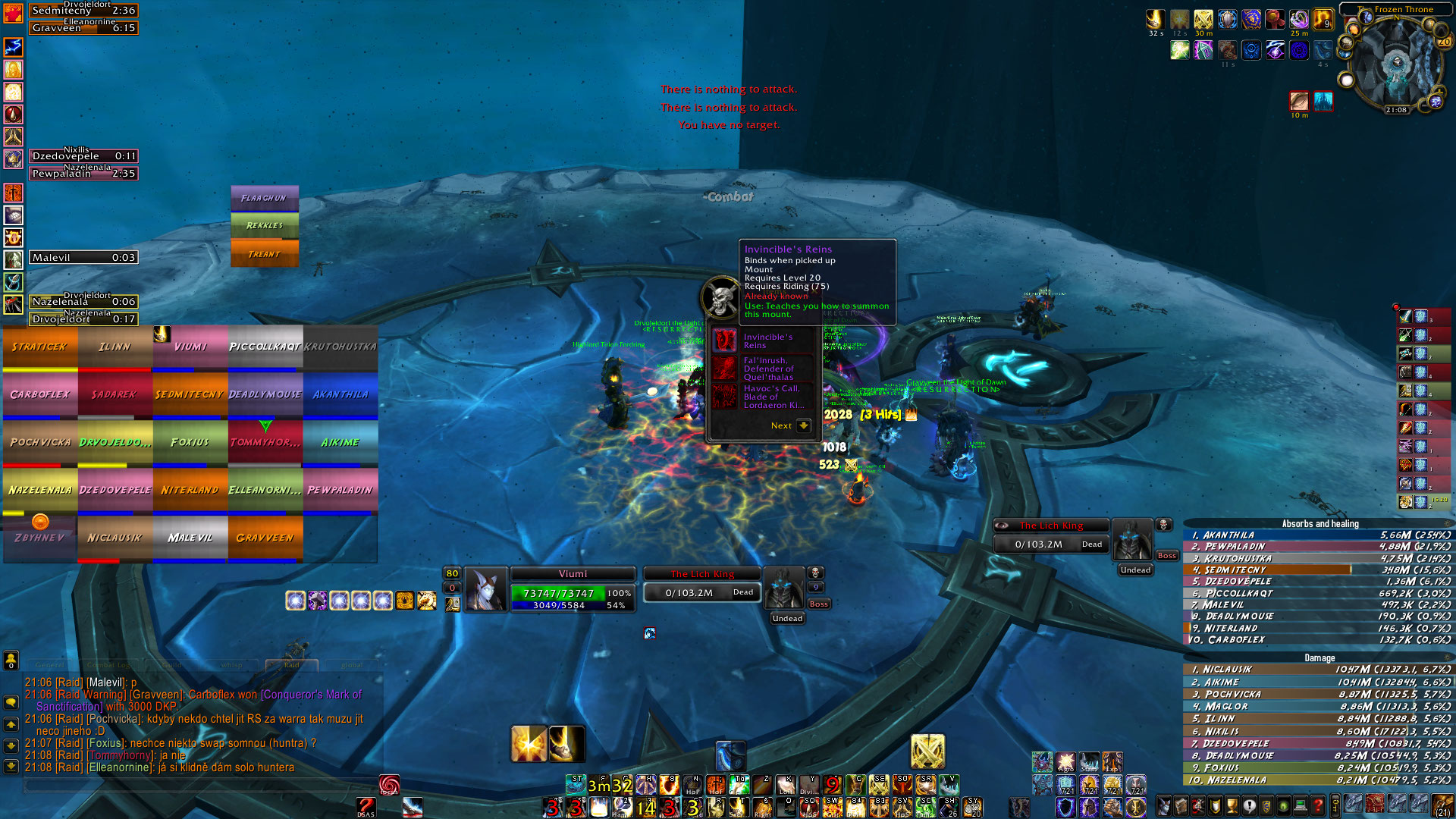1456x819 pixels.
Task: Open the Frozen Throne minimap
Action: [1394, 64]
